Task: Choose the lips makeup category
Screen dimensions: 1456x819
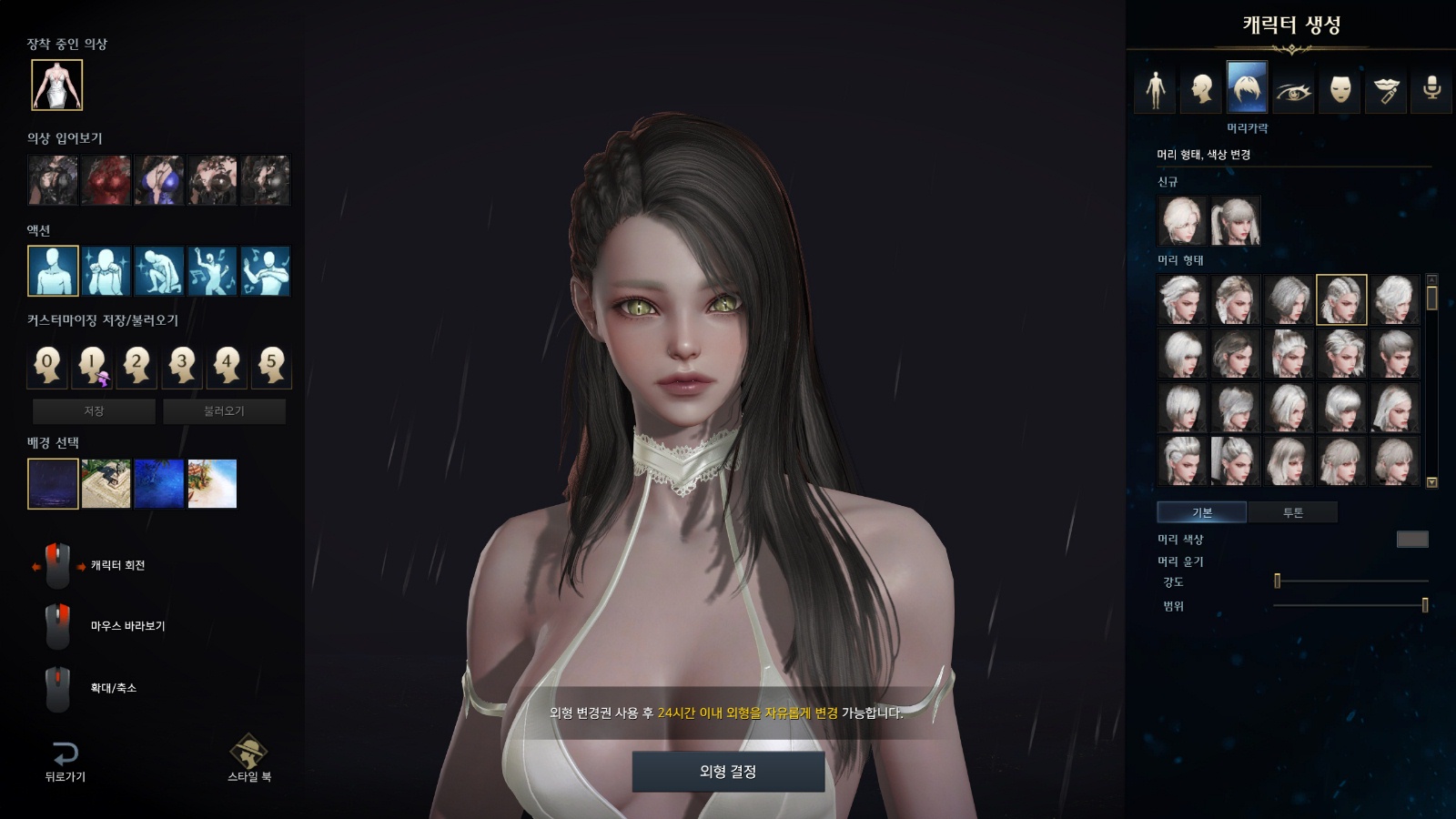Action: point(1386,89)
